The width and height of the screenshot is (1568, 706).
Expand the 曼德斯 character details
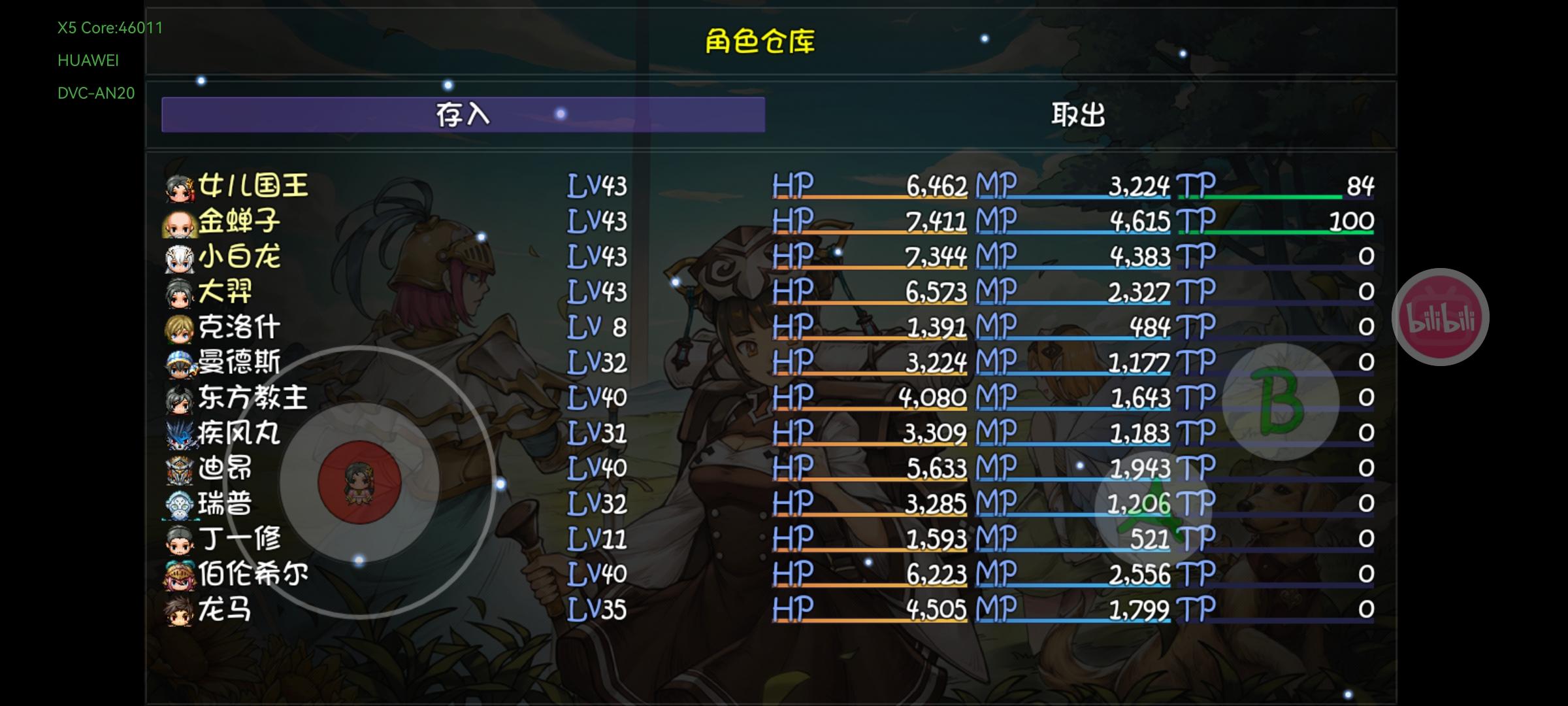tap(392, 363)
